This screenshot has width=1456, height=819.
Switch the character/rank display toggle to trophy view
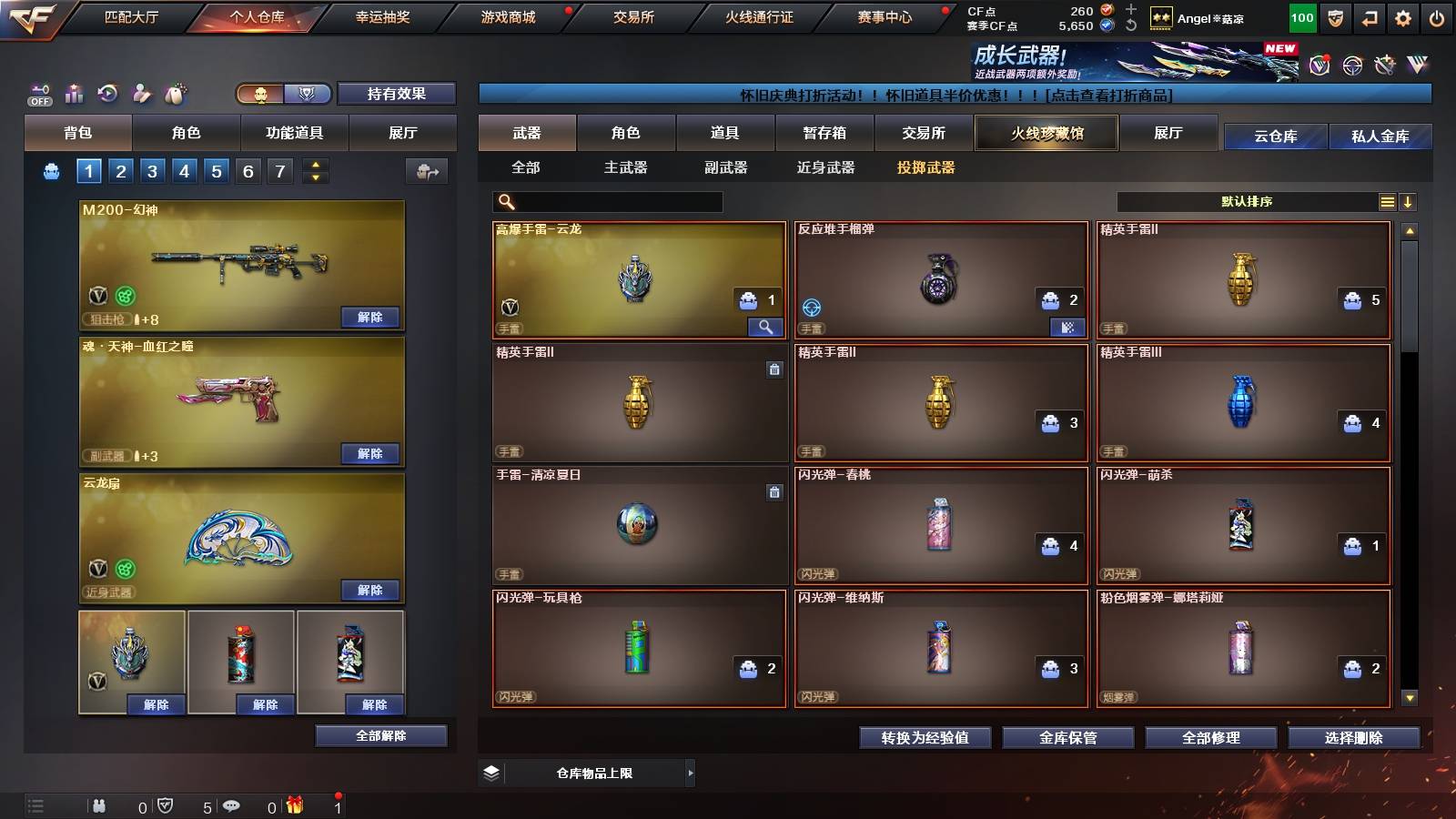tap(307, 94)
